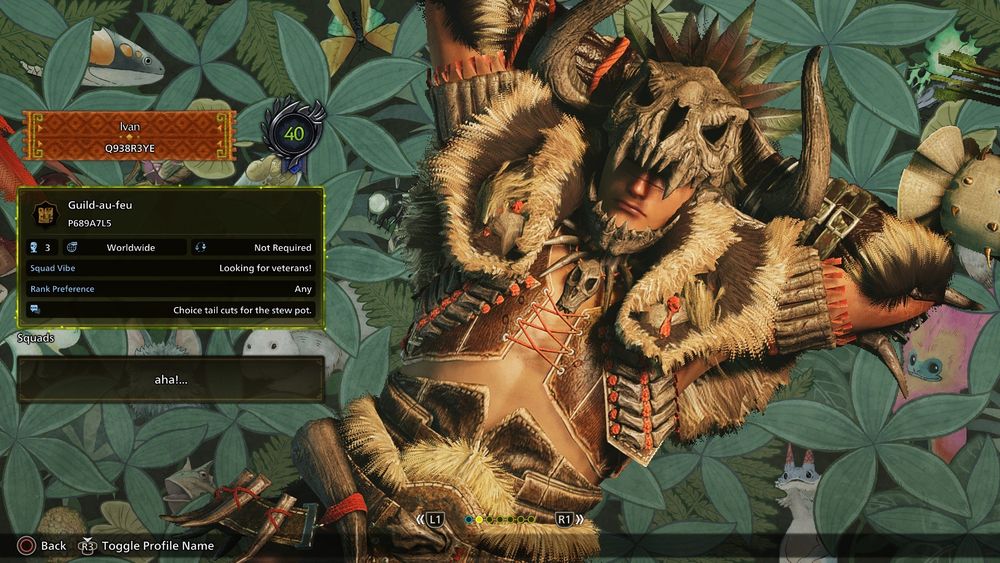Select the tail cuts stew pot message

170,310
